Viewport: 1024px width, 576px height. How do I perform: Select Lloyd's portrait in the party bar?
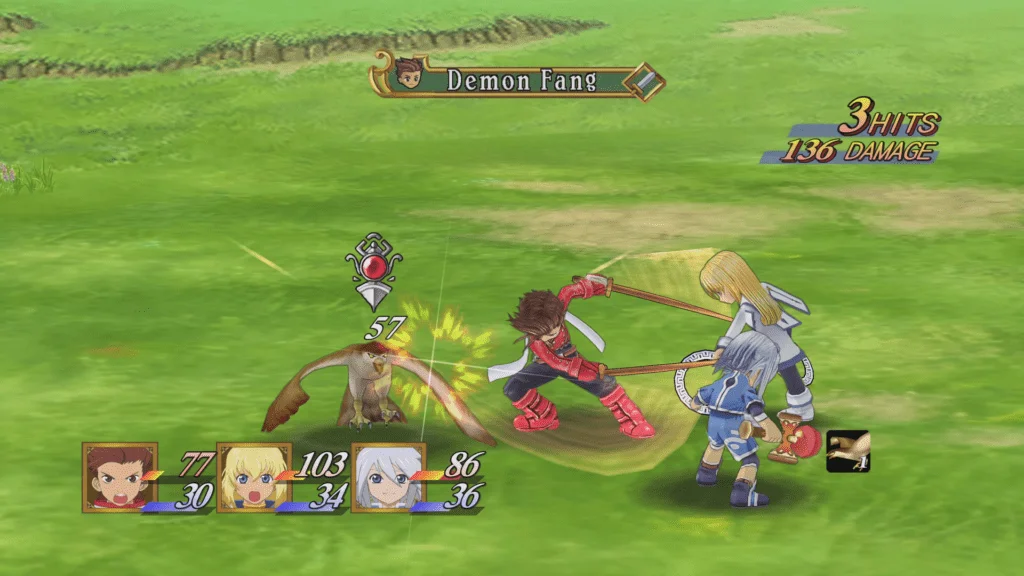[120, 476]
